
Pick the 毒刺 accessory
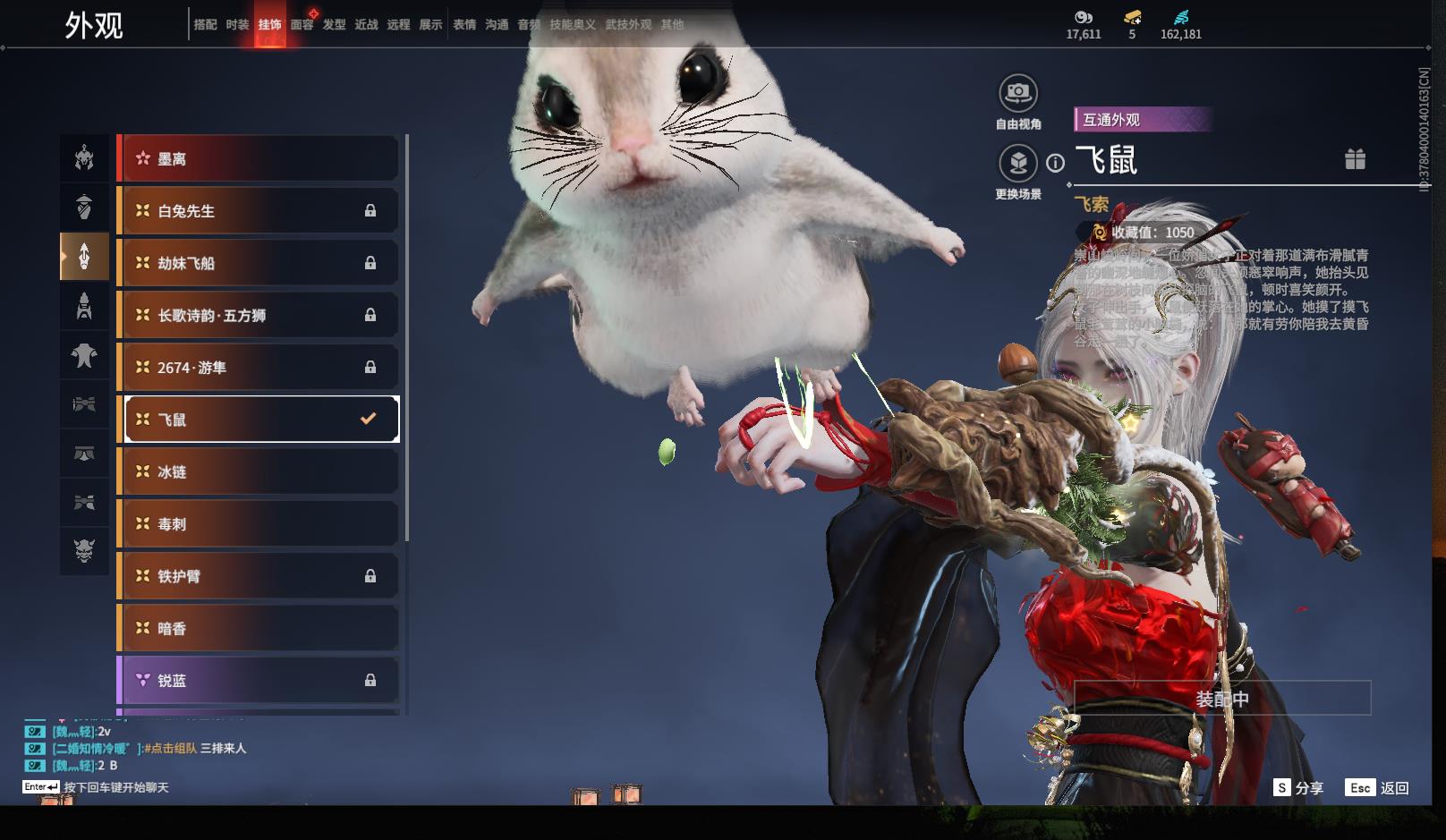(259, 524)
